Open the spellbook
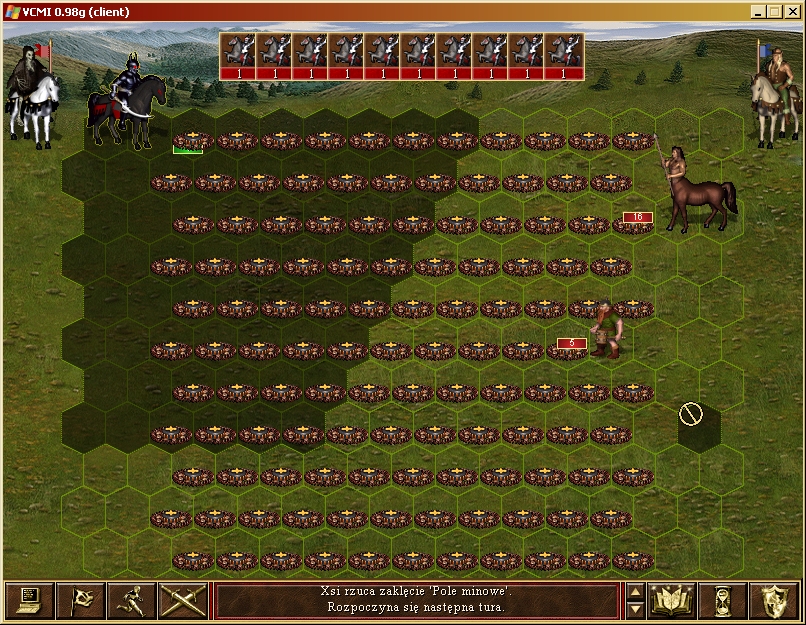Screen dimensions: 806x625 pyautogui.click(x=672, y=600)
